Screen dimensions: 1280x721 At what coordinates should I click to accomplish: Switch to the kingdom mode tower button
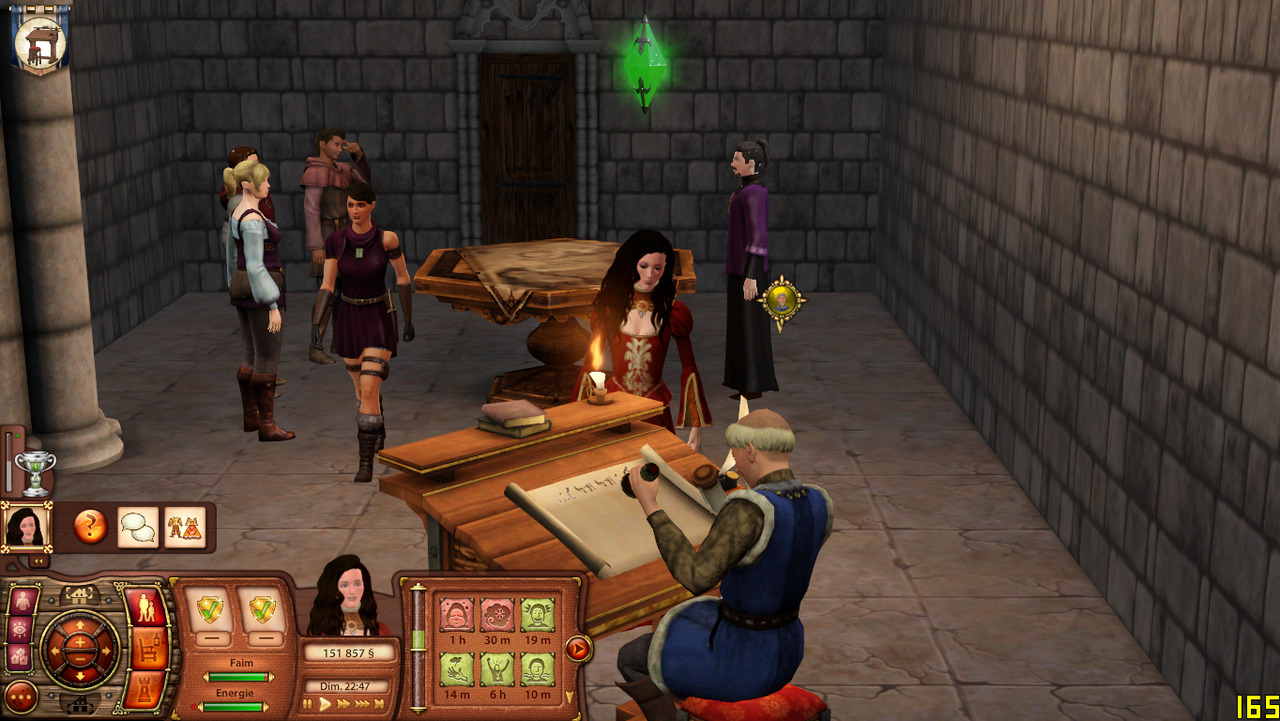pyautogui.click(x=146, y=691)
